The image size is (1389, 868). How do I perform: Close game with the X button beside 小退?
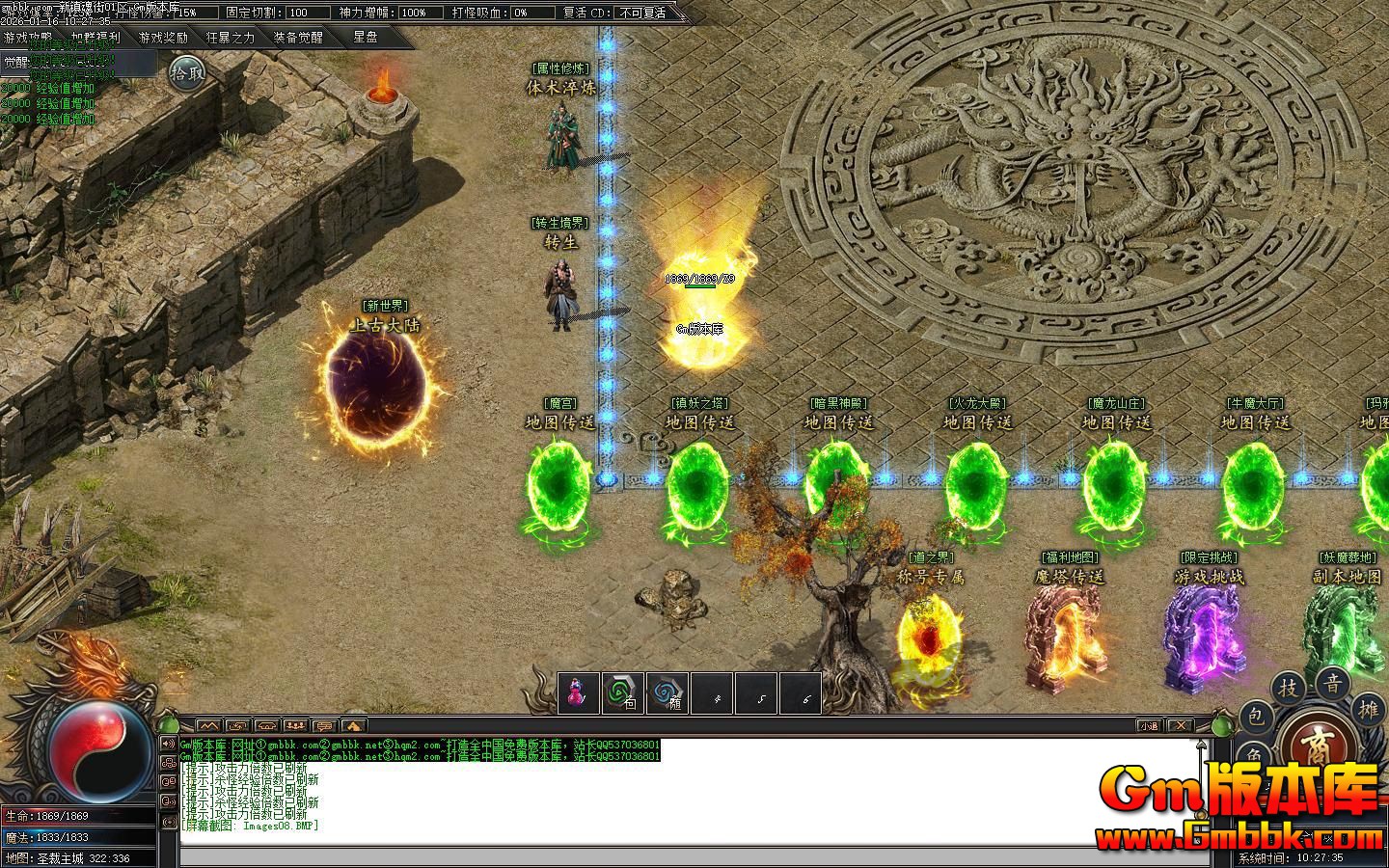click(x=1181, y=725)
